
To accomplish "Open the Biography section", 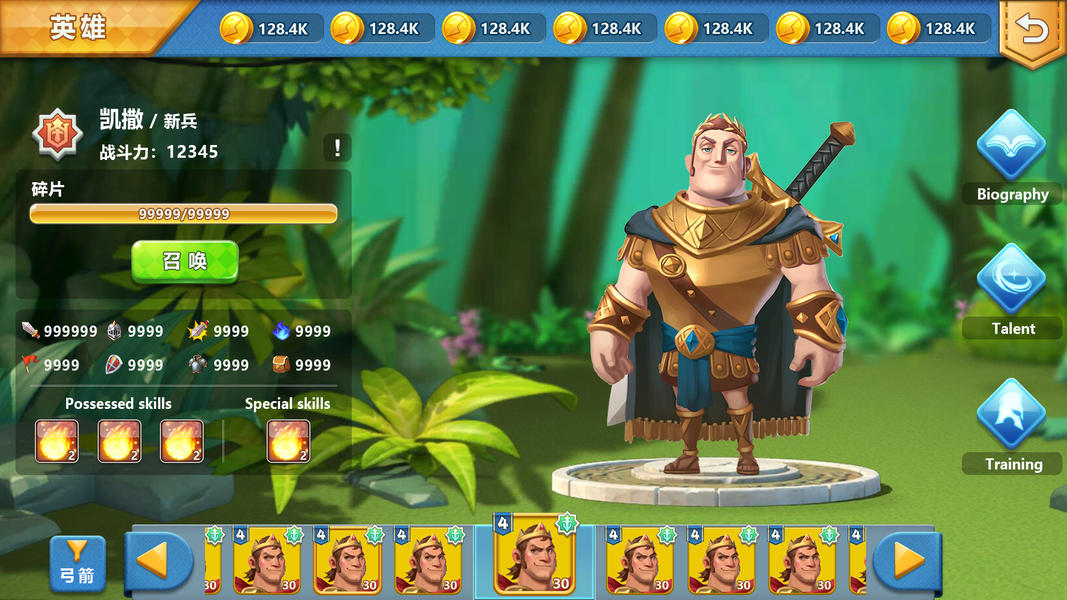I will tap(1012, 157).
